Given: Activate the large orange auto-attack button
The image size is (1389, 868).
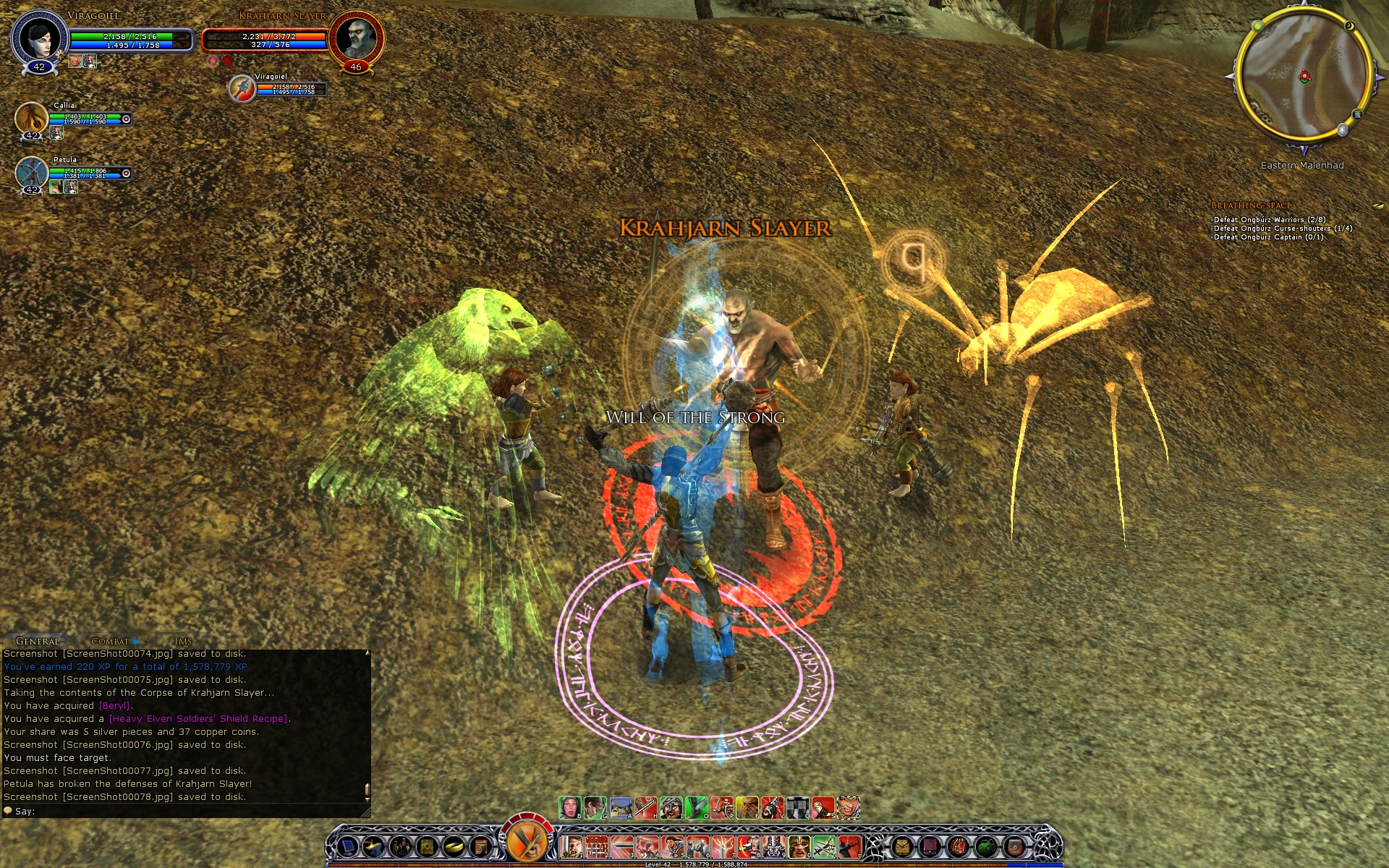Looking at the screenshot, I should point(526,841).
